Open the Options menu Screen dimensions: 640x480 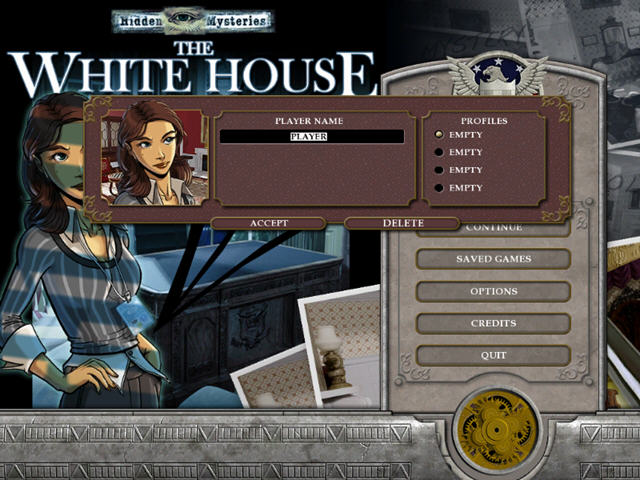pyautogui.click(x=493, y=291)
